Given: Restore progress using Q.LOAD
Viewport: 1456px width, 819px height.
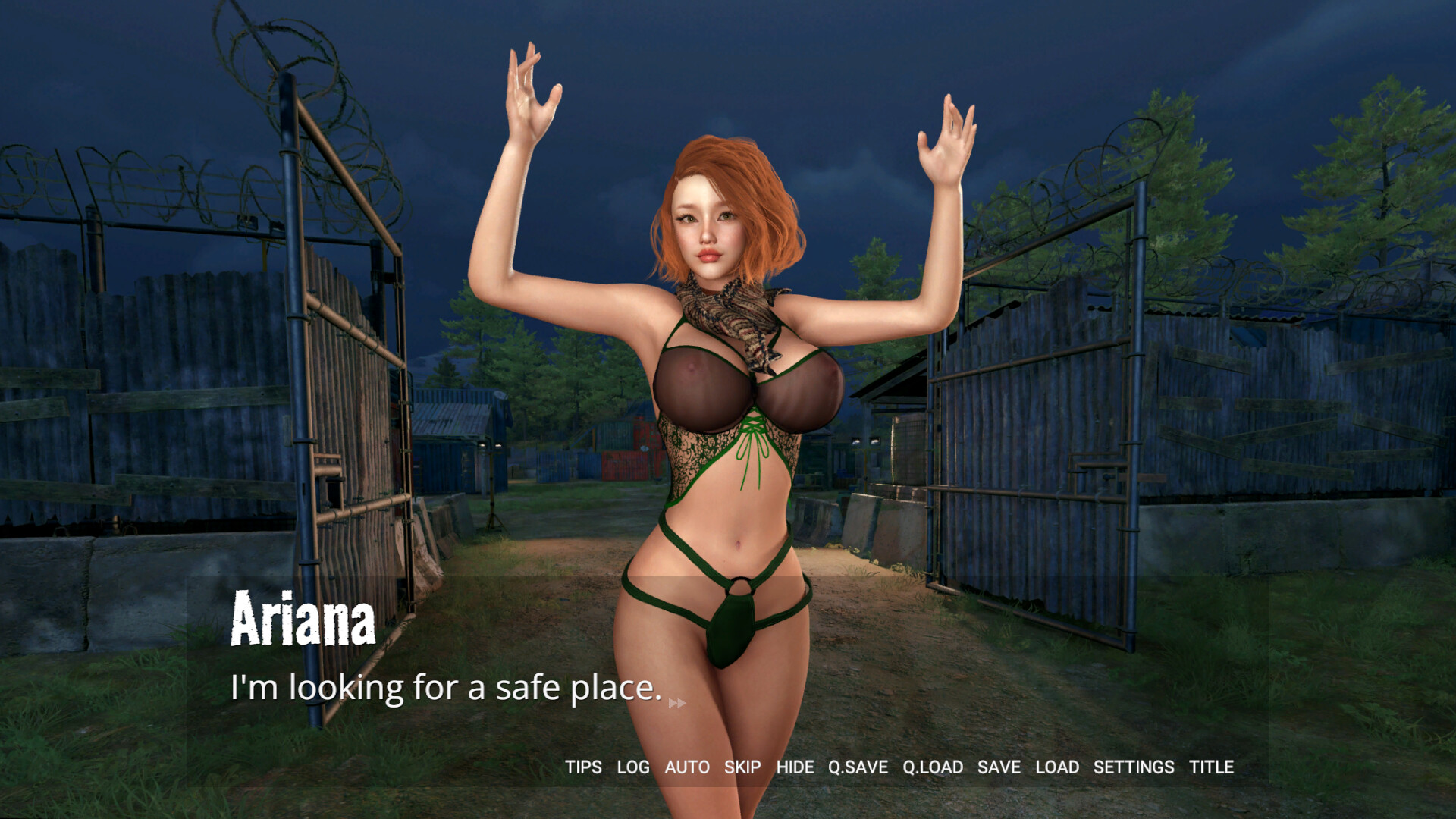Looking at the screenshot, I should (932, 767).
